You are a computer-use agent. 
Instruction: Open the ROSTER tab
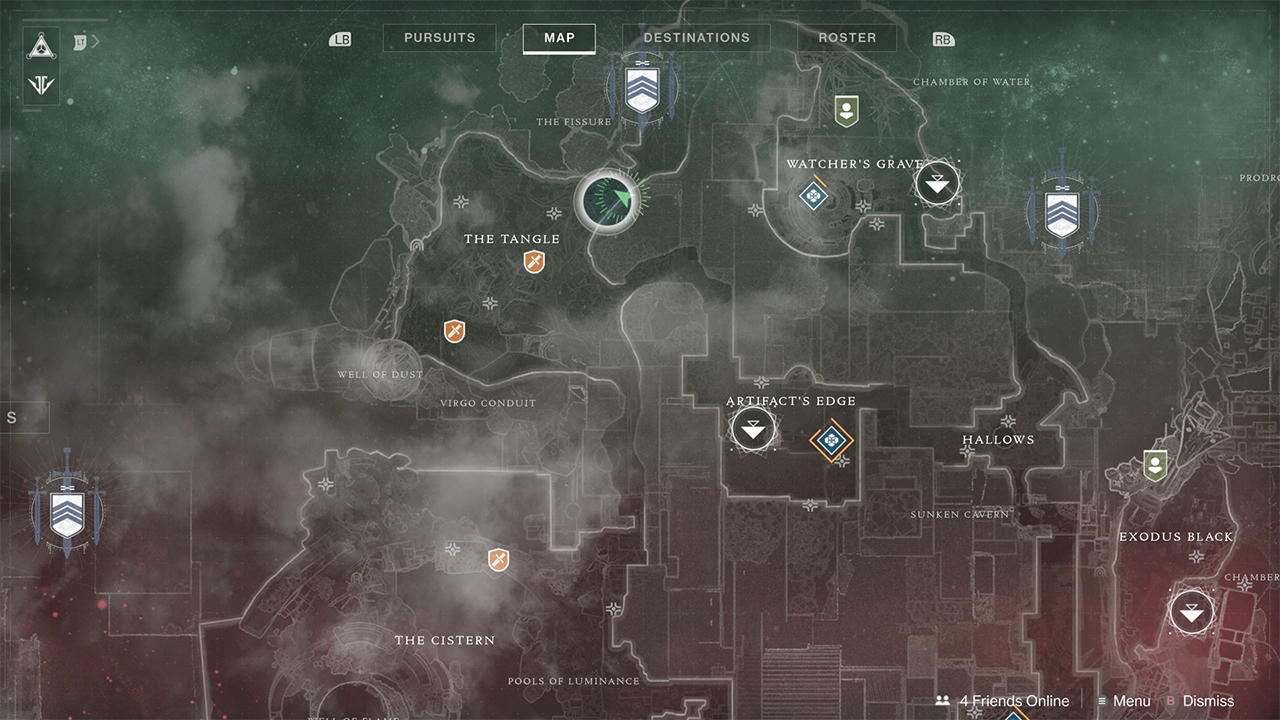point(846,37)
